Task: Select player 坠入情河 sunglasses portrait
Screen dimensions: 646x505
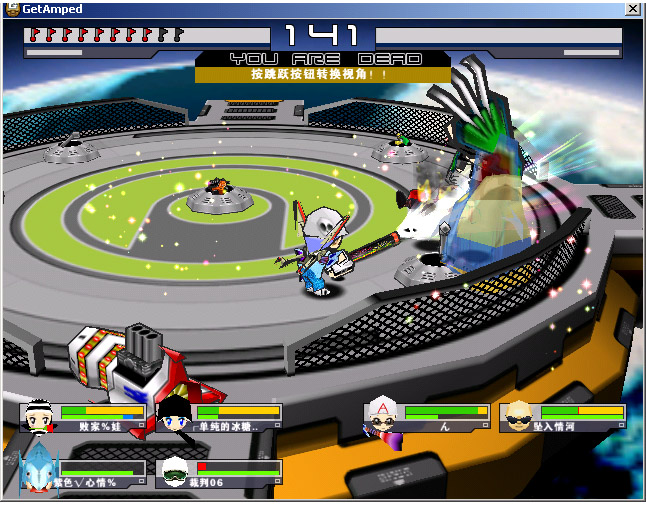Action: pos(518,417)
